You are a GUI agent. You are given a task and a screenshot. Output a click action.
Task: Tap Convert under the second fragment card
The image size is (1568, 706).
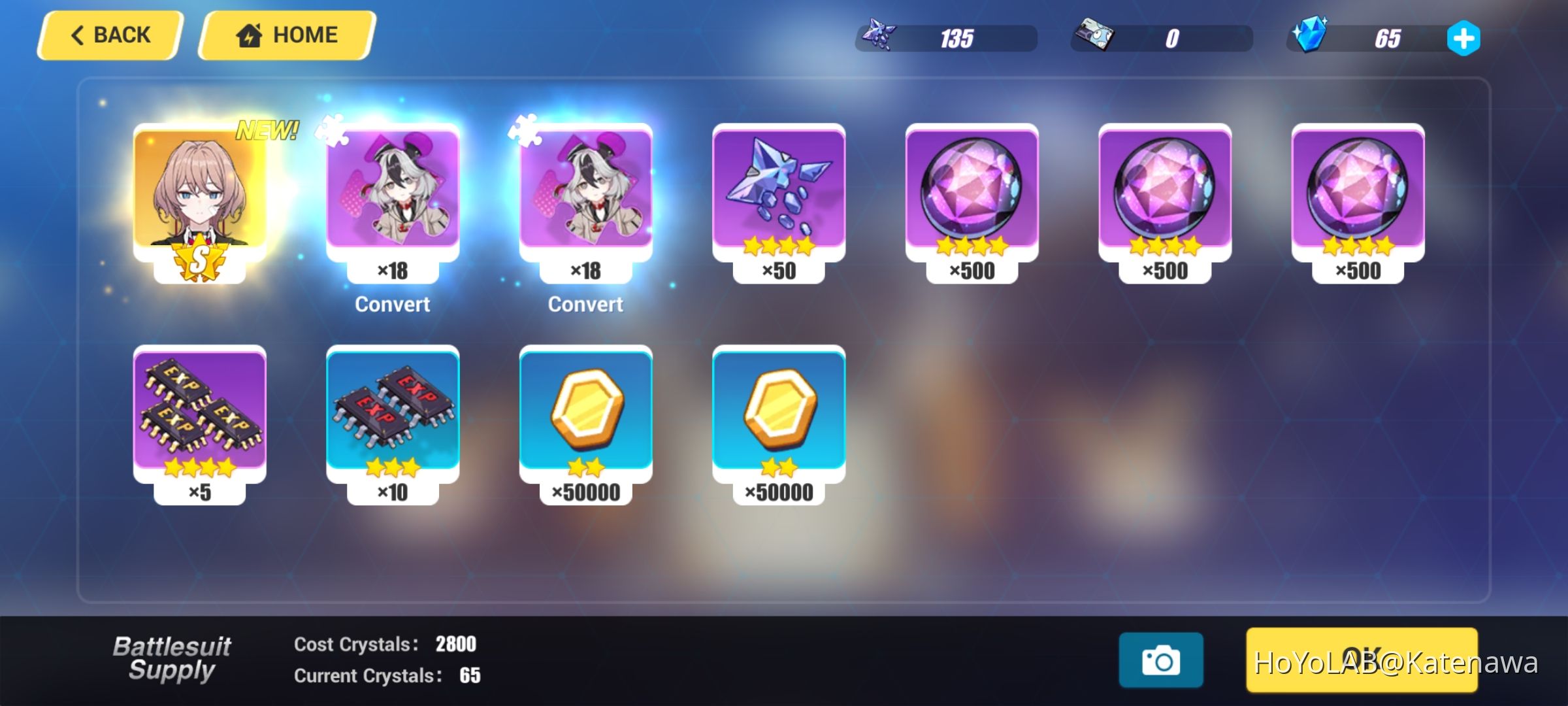pos(585,304)
